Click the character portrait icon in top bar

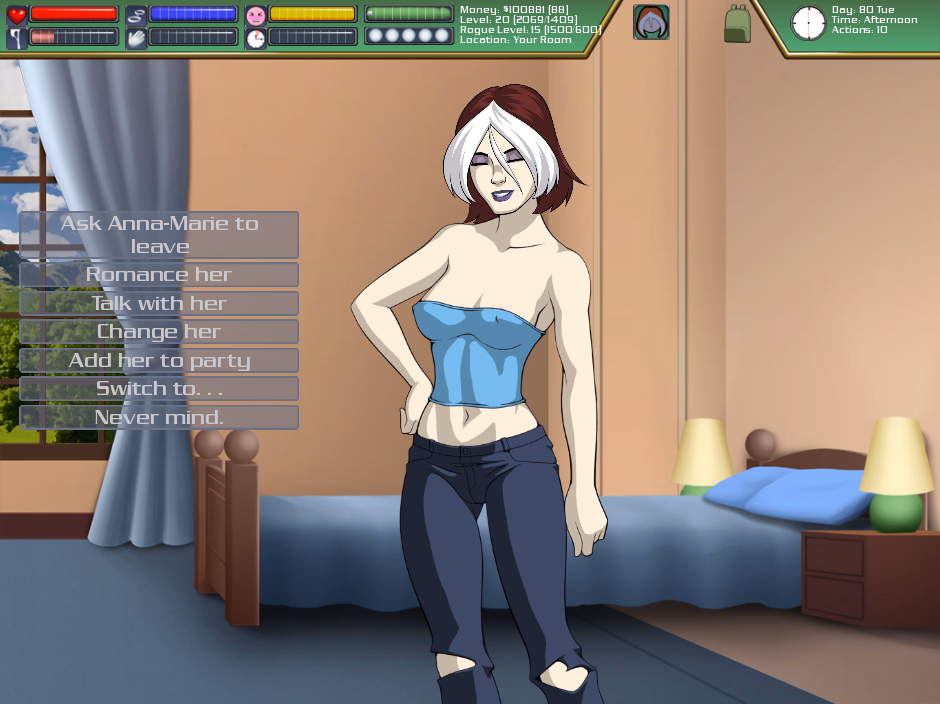(x=651, y=22)
